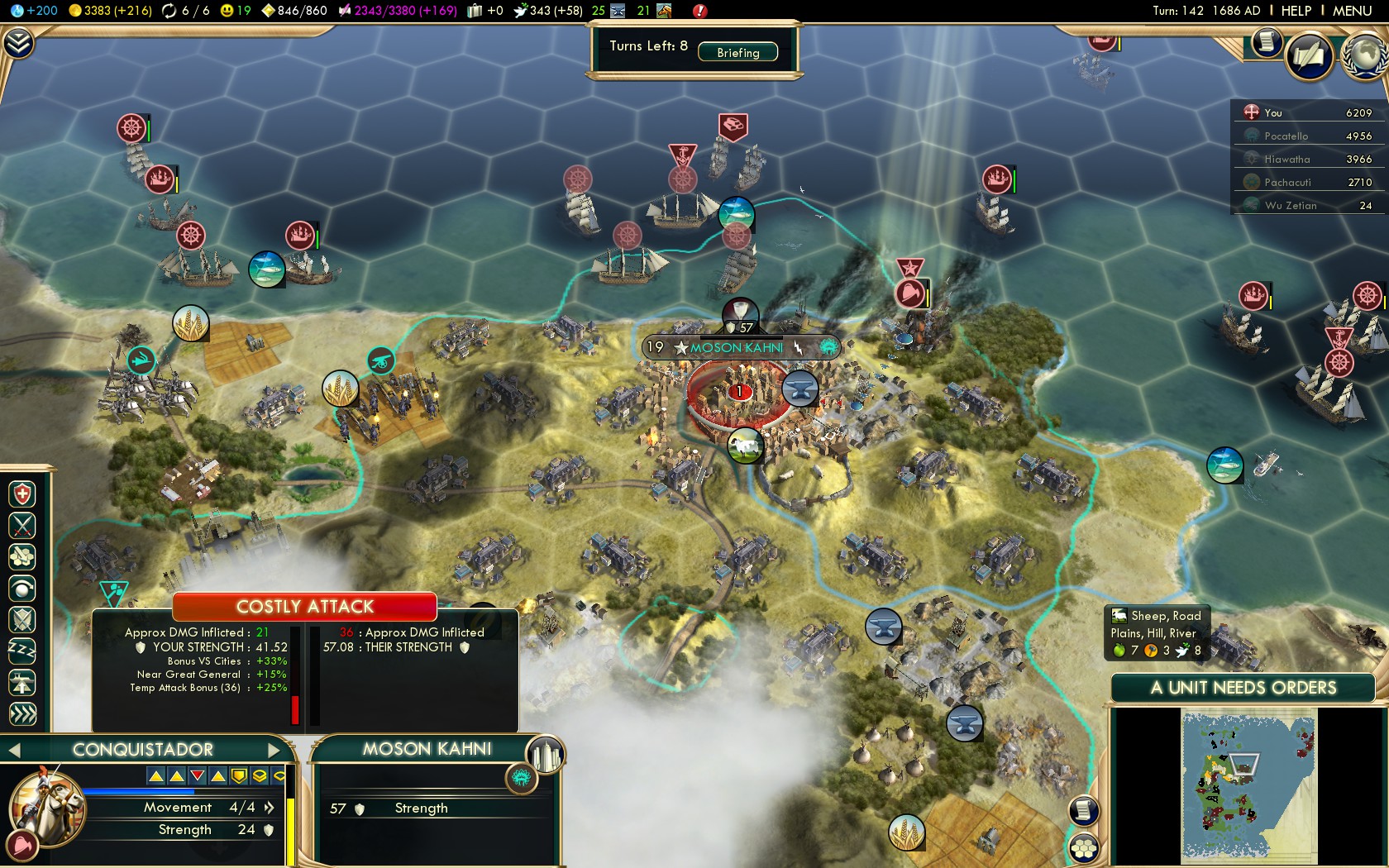Select the previous unit arrow
The height and width of the screenshot is (868, 1389).
point(13,750)
